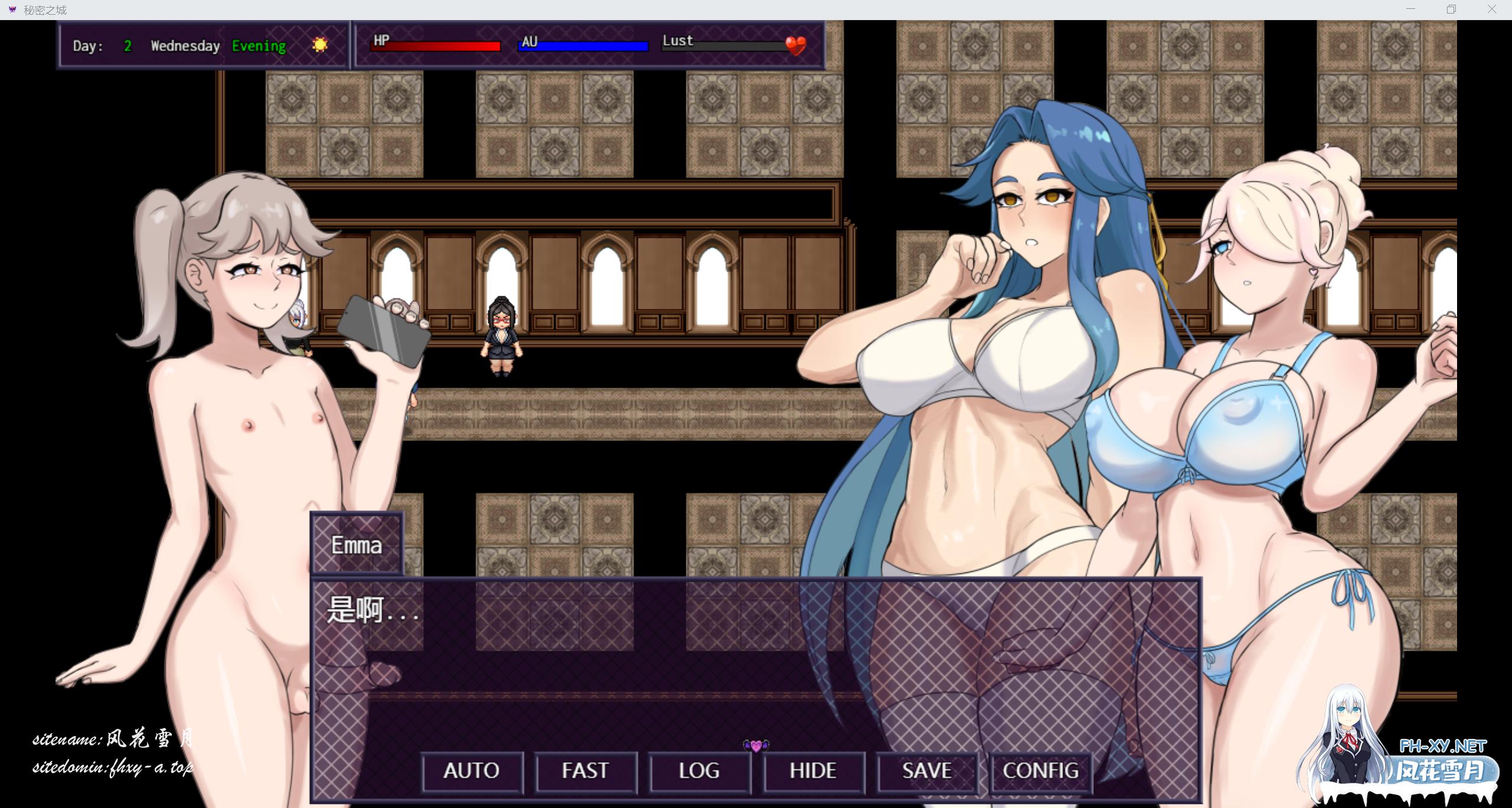
Task: Hide the dialogue window
Action: [x=813, y=771]
